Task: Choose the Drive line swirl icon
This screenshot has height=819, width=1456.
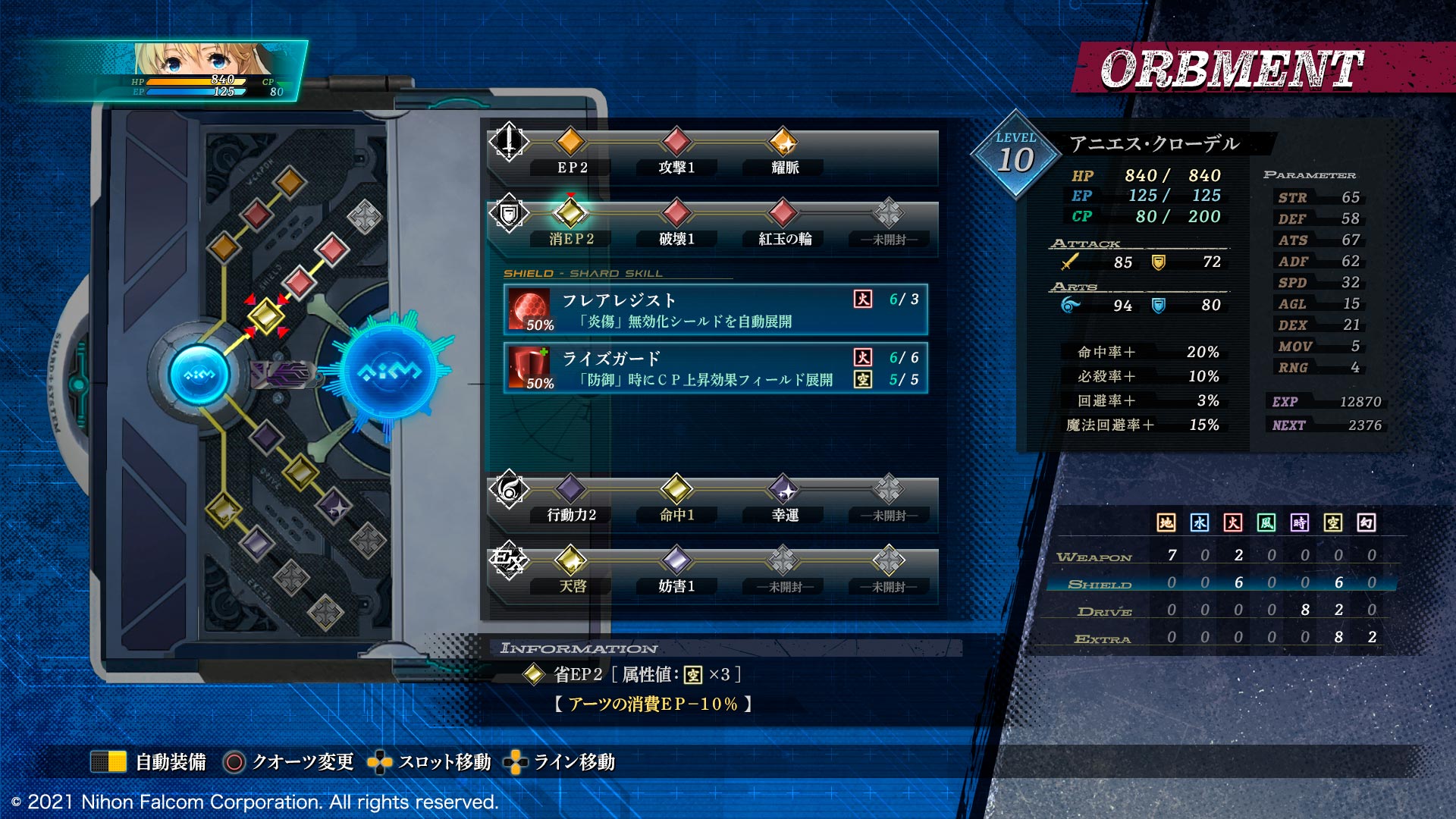Action: 509,489
